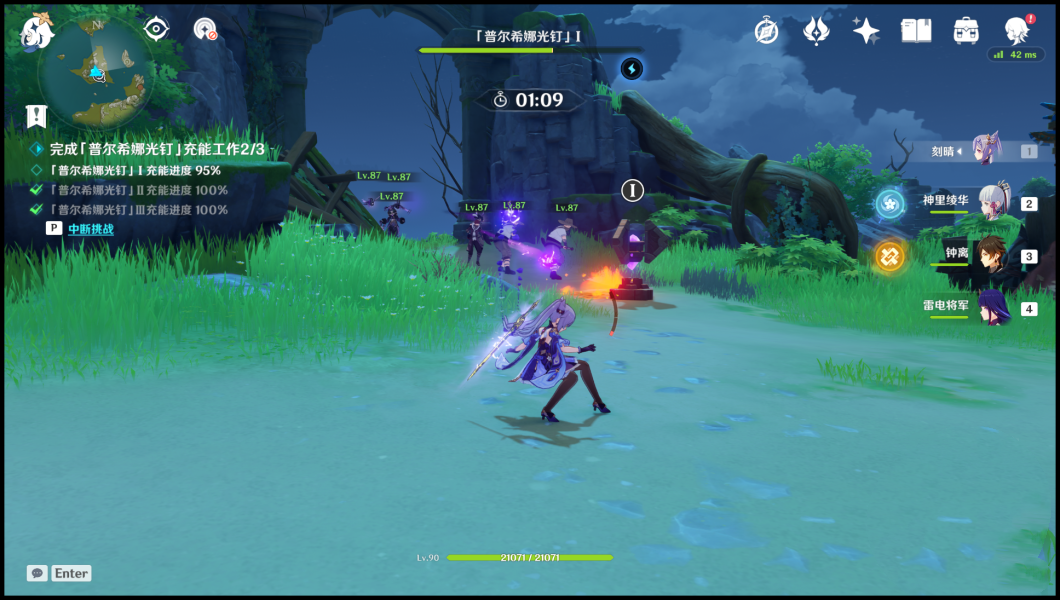Open the compass adventure icon
1060x600 pixels.
[x=767, y=31]
